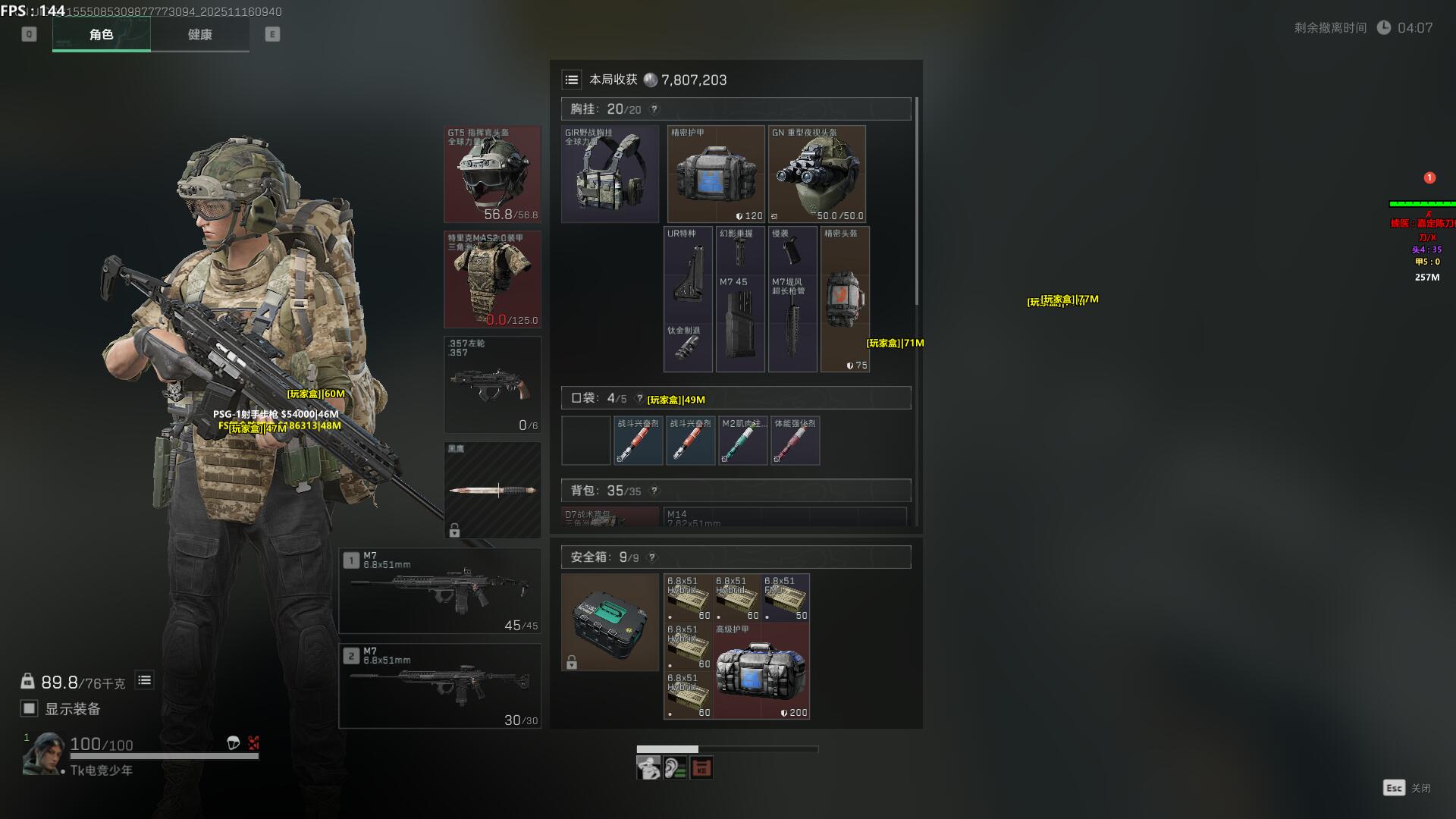Pick the M7 rifle in weapon slot 1
The height and width of the screenshot is (819, 1456).
point(440,591)
